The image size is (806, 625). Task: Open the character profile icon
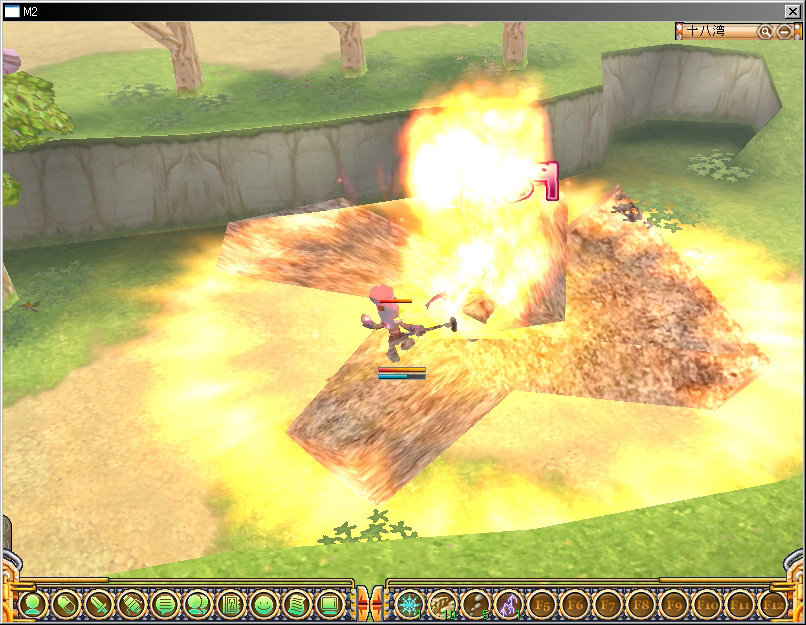click(33, 604)
